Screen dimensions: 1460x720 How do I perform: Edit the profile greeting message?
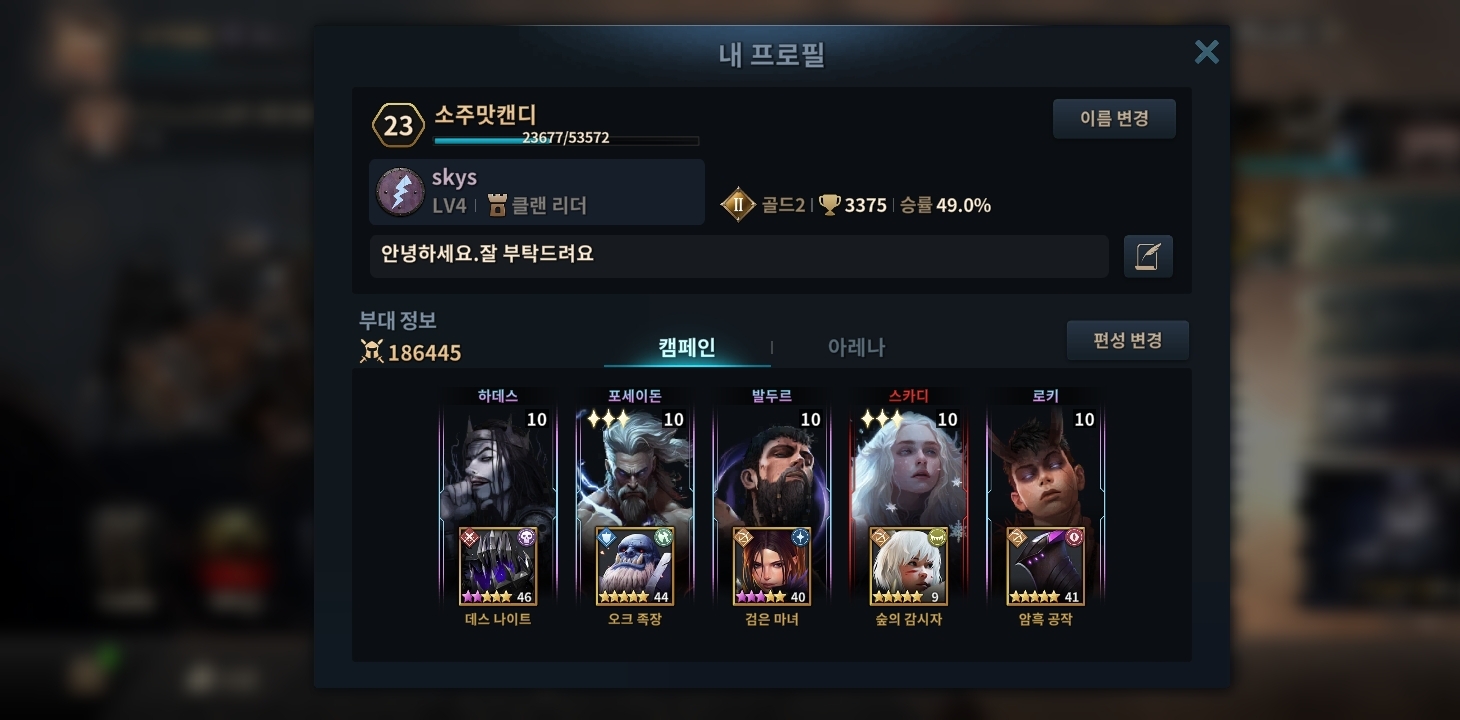(1148, 256)
